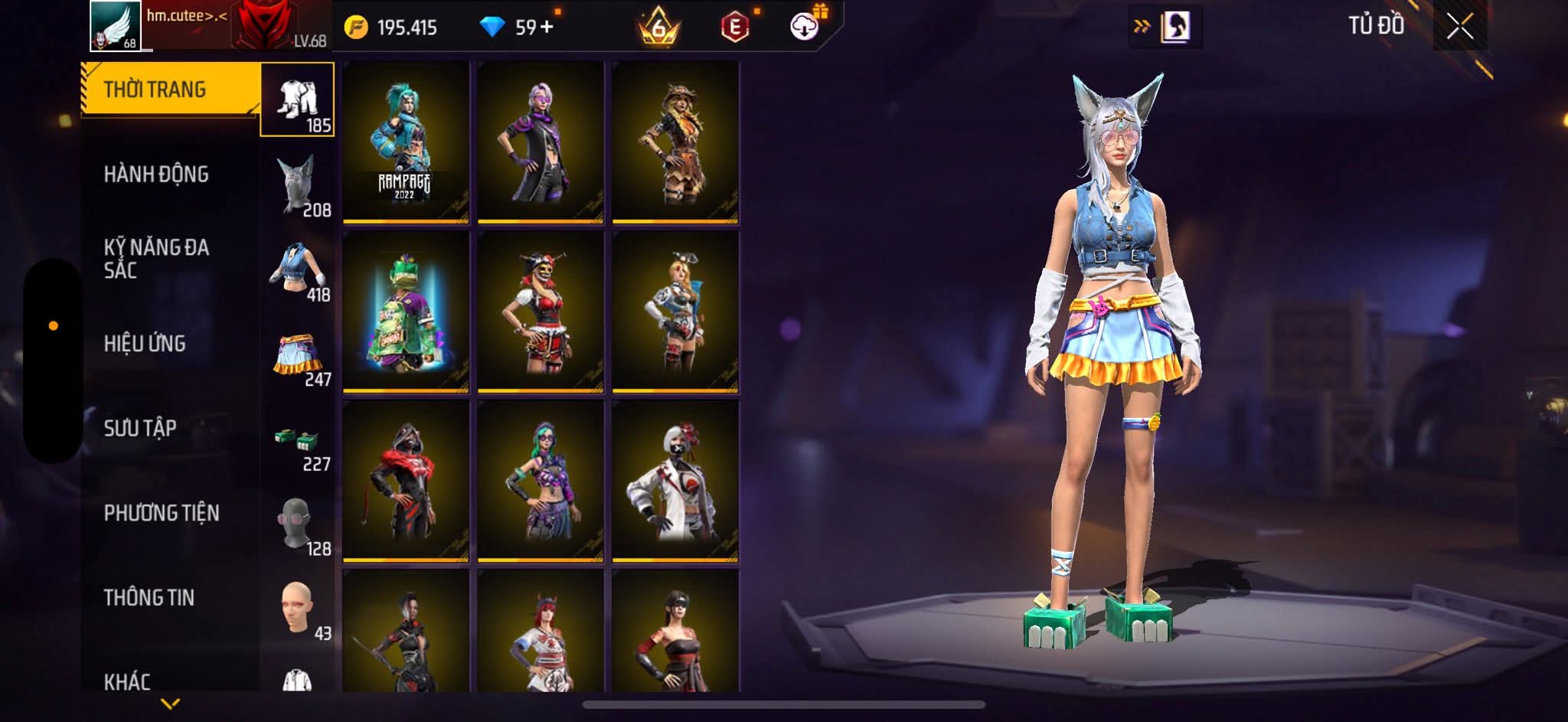Choose the Rampage 2022 outfit bundle
This screenshot has height=722, width=1568.
[x=406, y=143]
